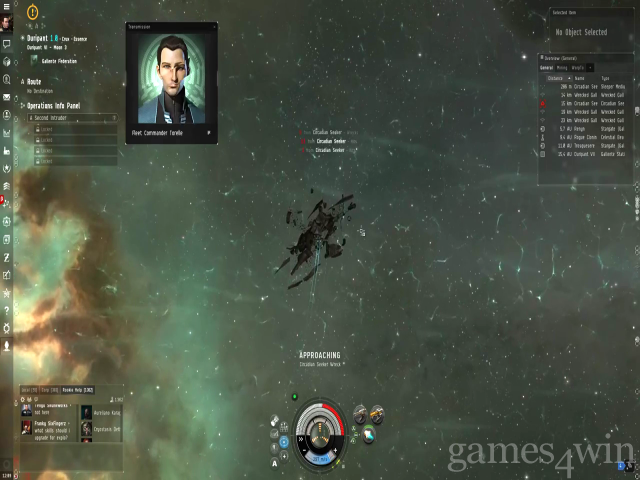Screen dimensions: 640x480
Task: Select the Second Intruder operations entry
Action: (x=49, y=118)
